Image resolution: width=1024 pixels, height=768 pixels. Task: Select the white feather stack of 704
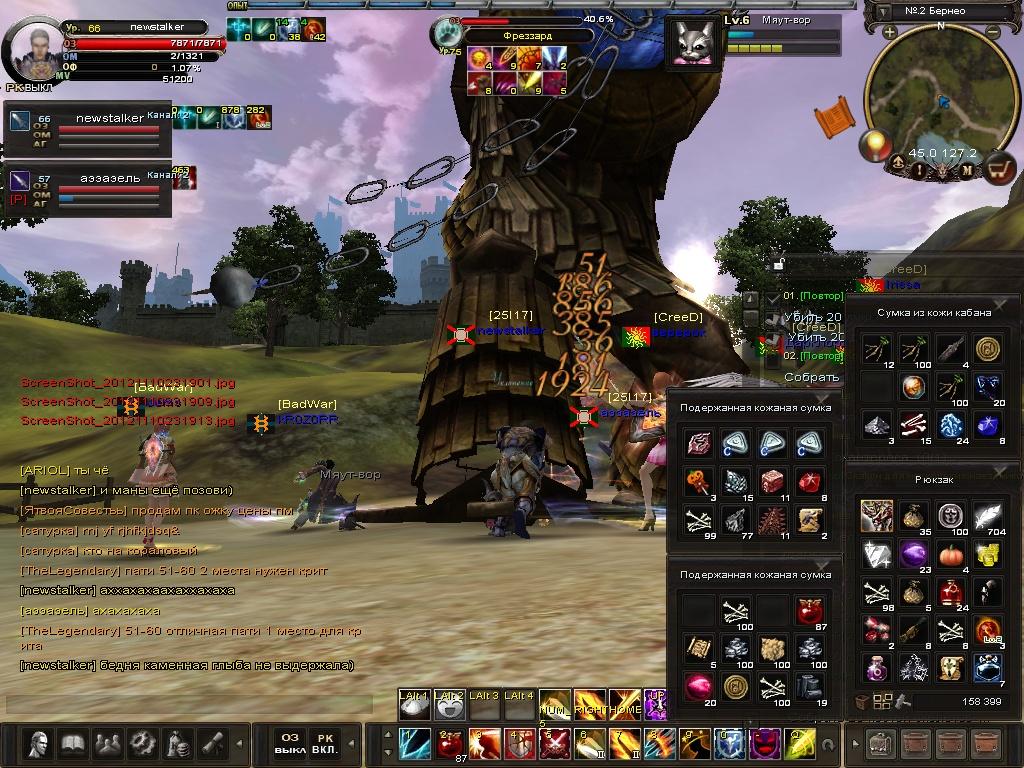click(x=988, y=517)
